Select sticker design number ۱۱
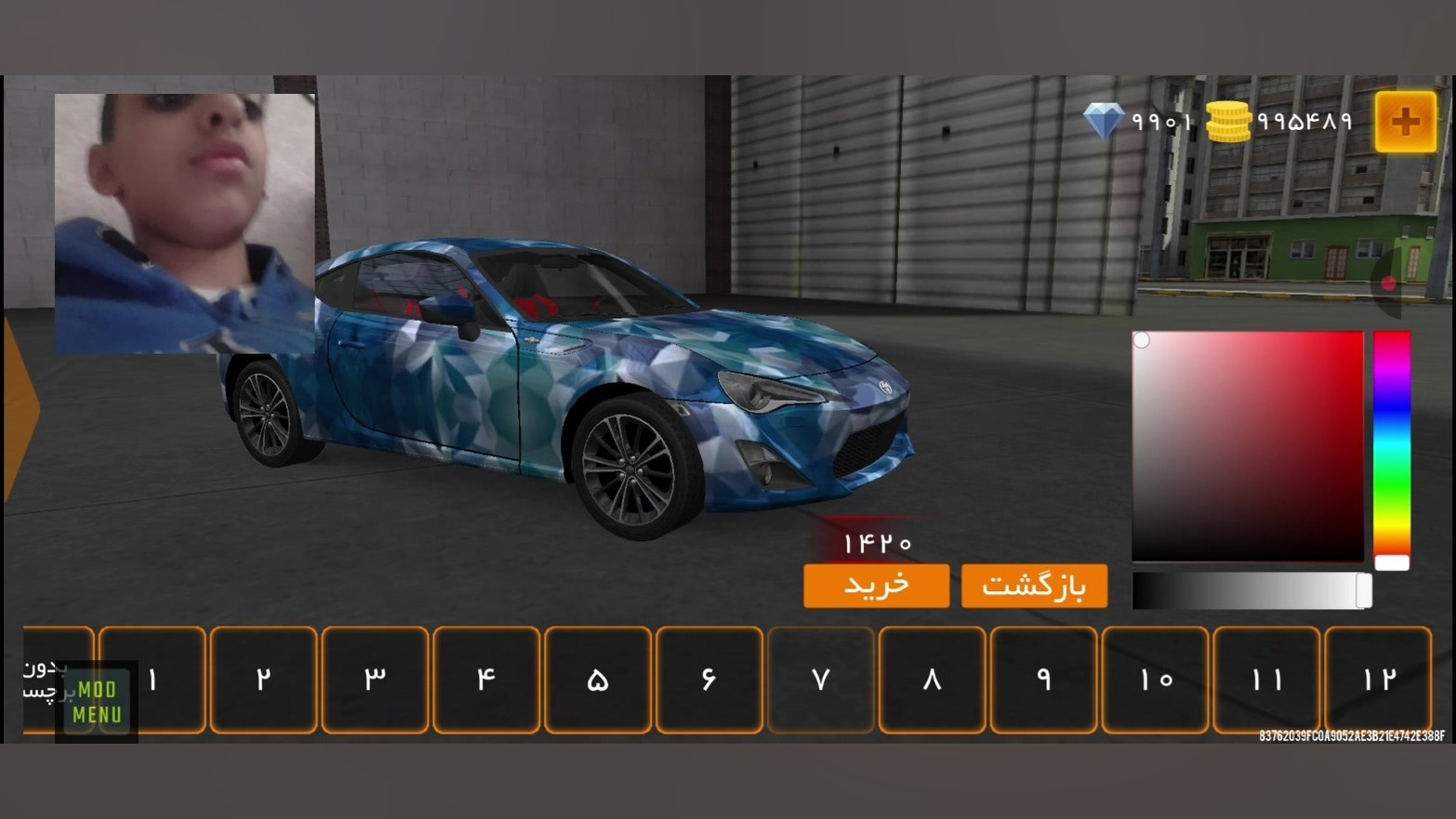Screen dimensions: 1456x819 pyautogui.click(x=1266, y=680)
